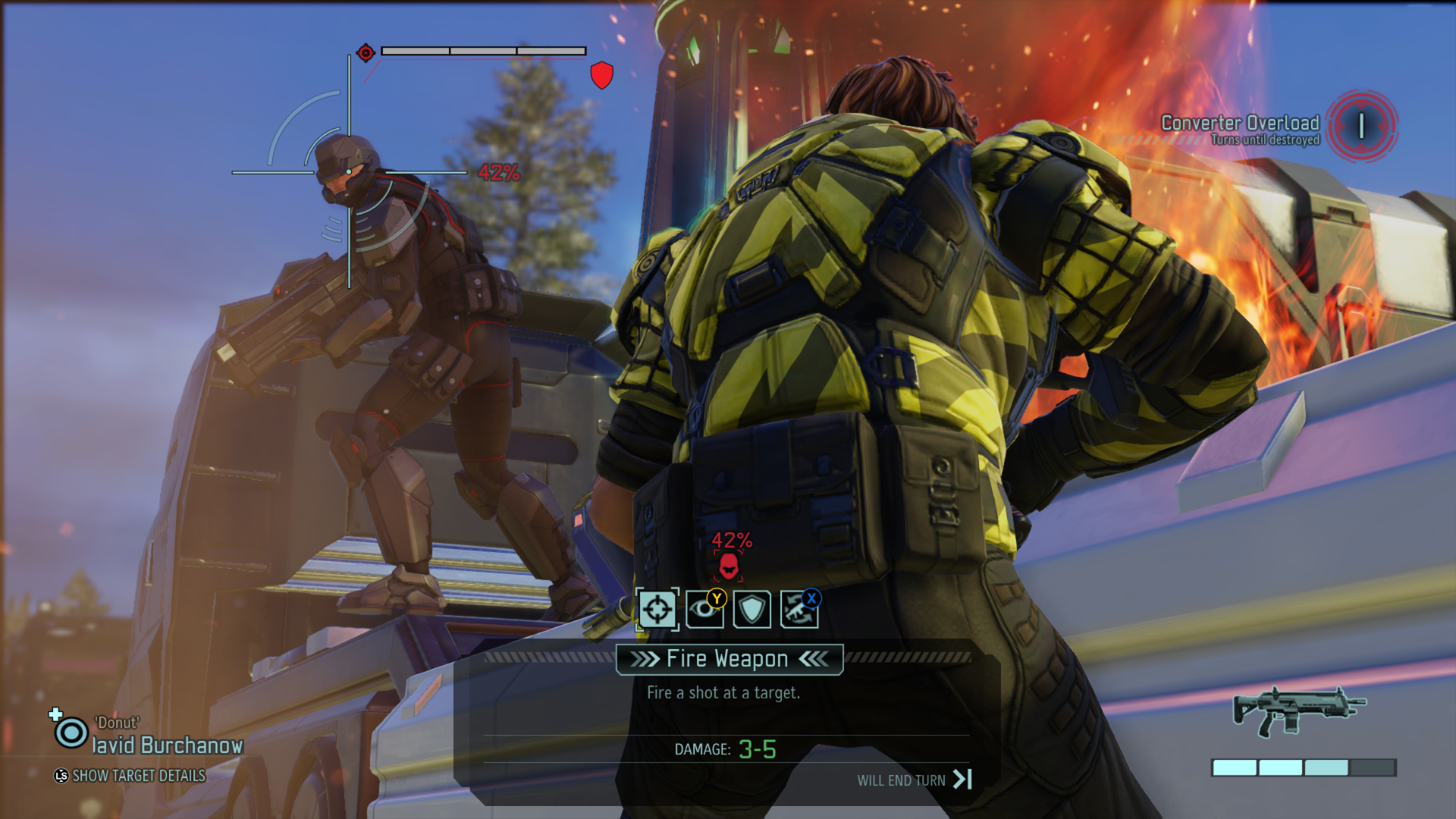Click the soldier's rank insignia icon

point(71,733)
